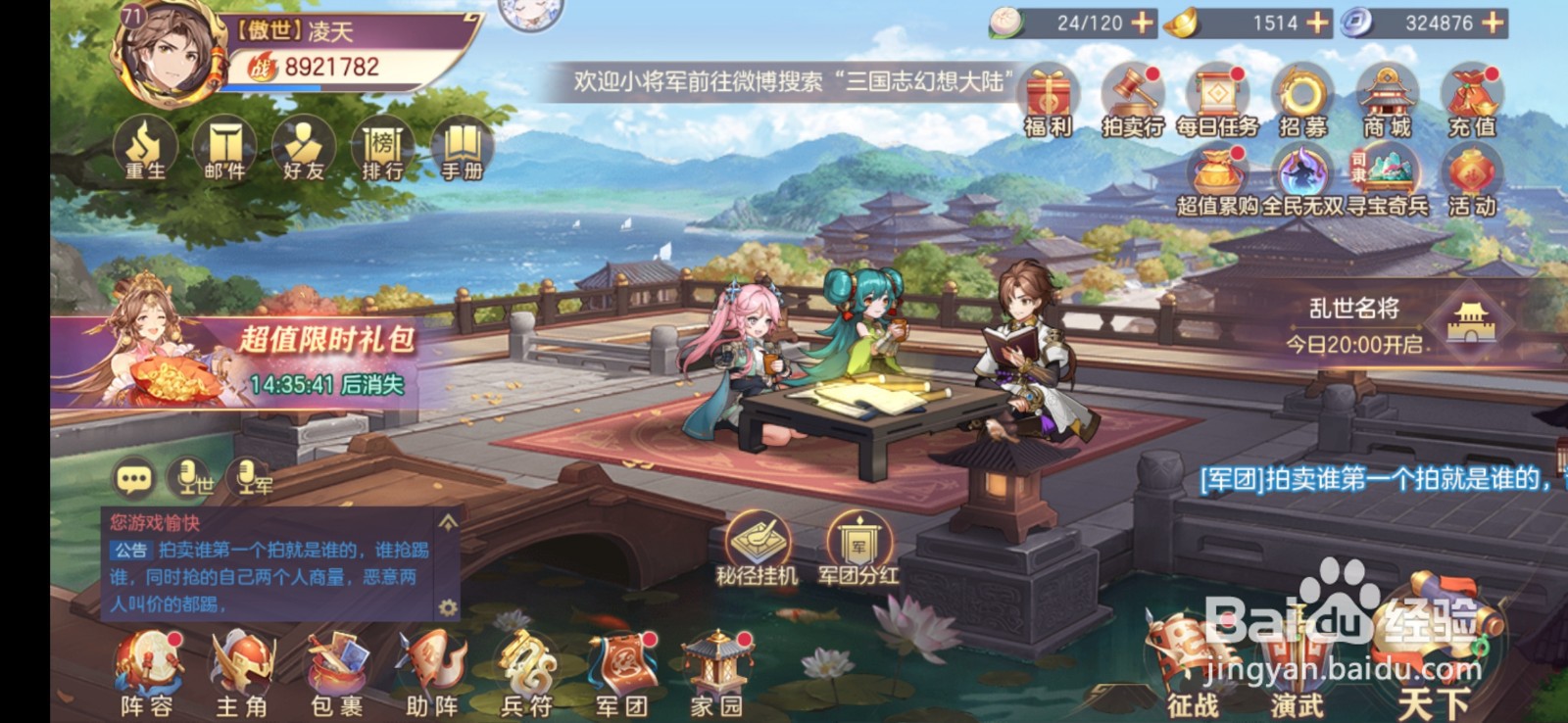Open the chat settings gear
The image size is (1568, 723).
pos(446,607)
